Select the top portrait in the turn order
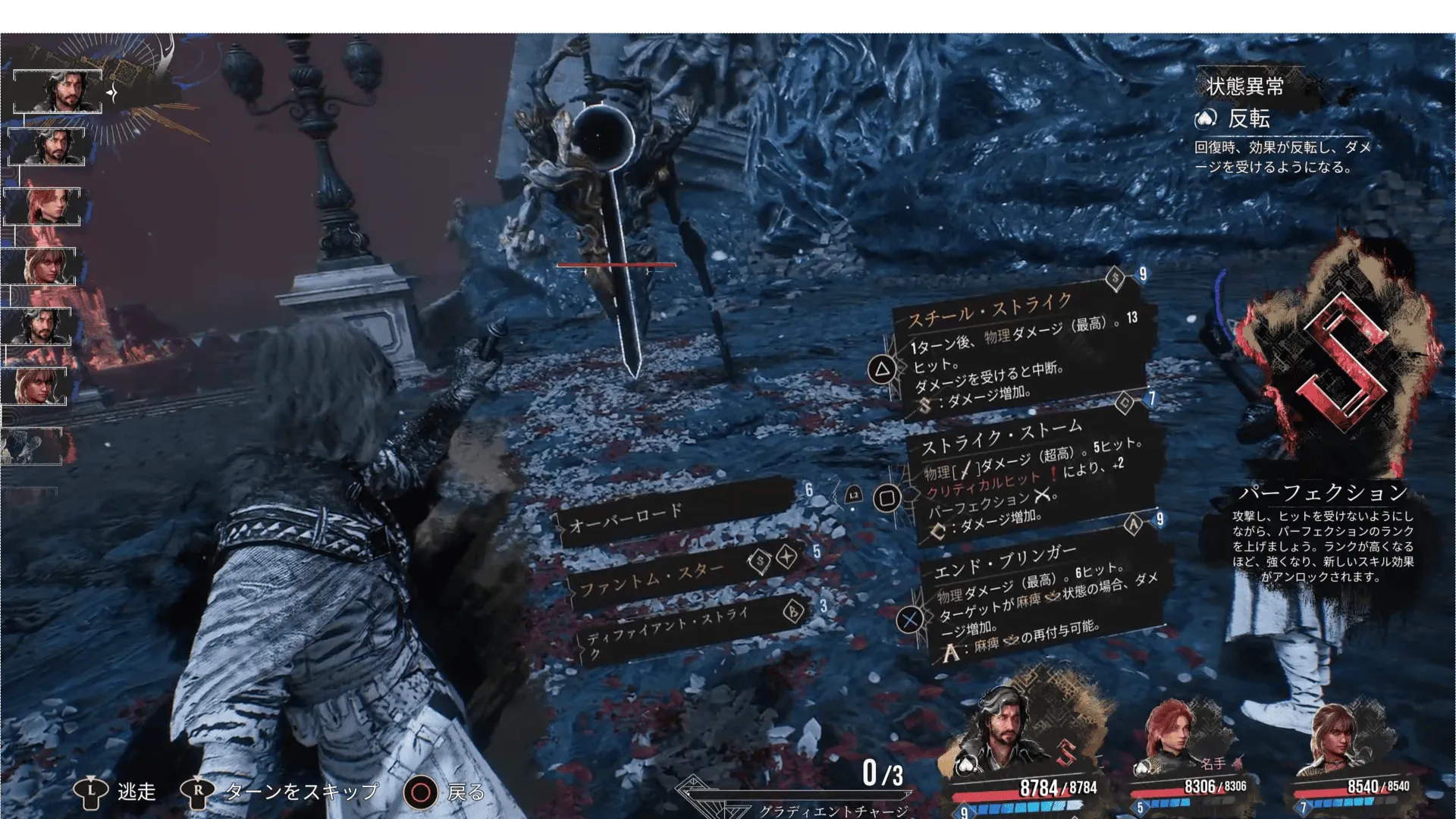This screenshot has height=819, width=1456. (58, 92)
